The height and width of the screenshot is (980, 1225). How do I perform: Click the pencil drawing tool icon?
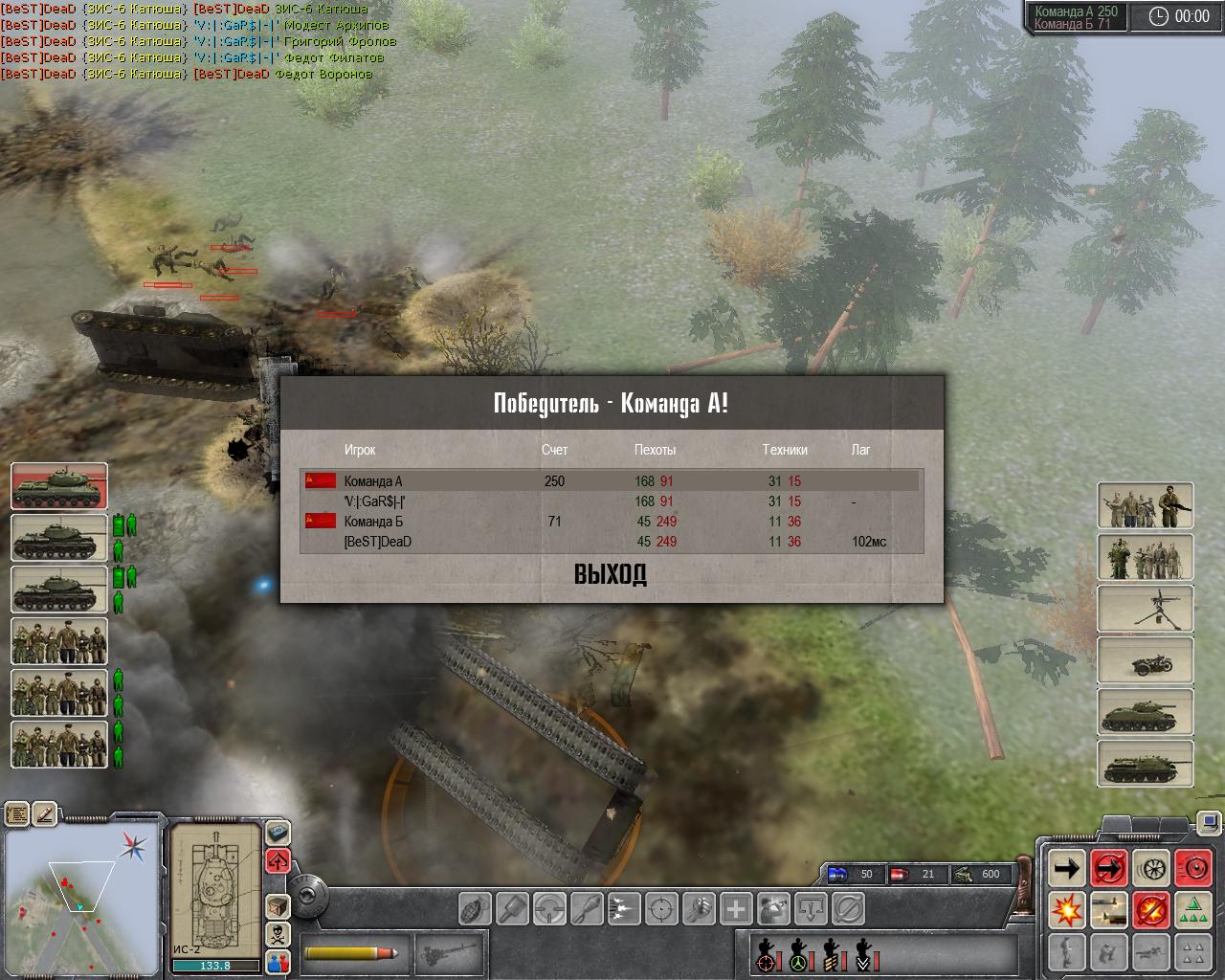(x=45, y=814)
